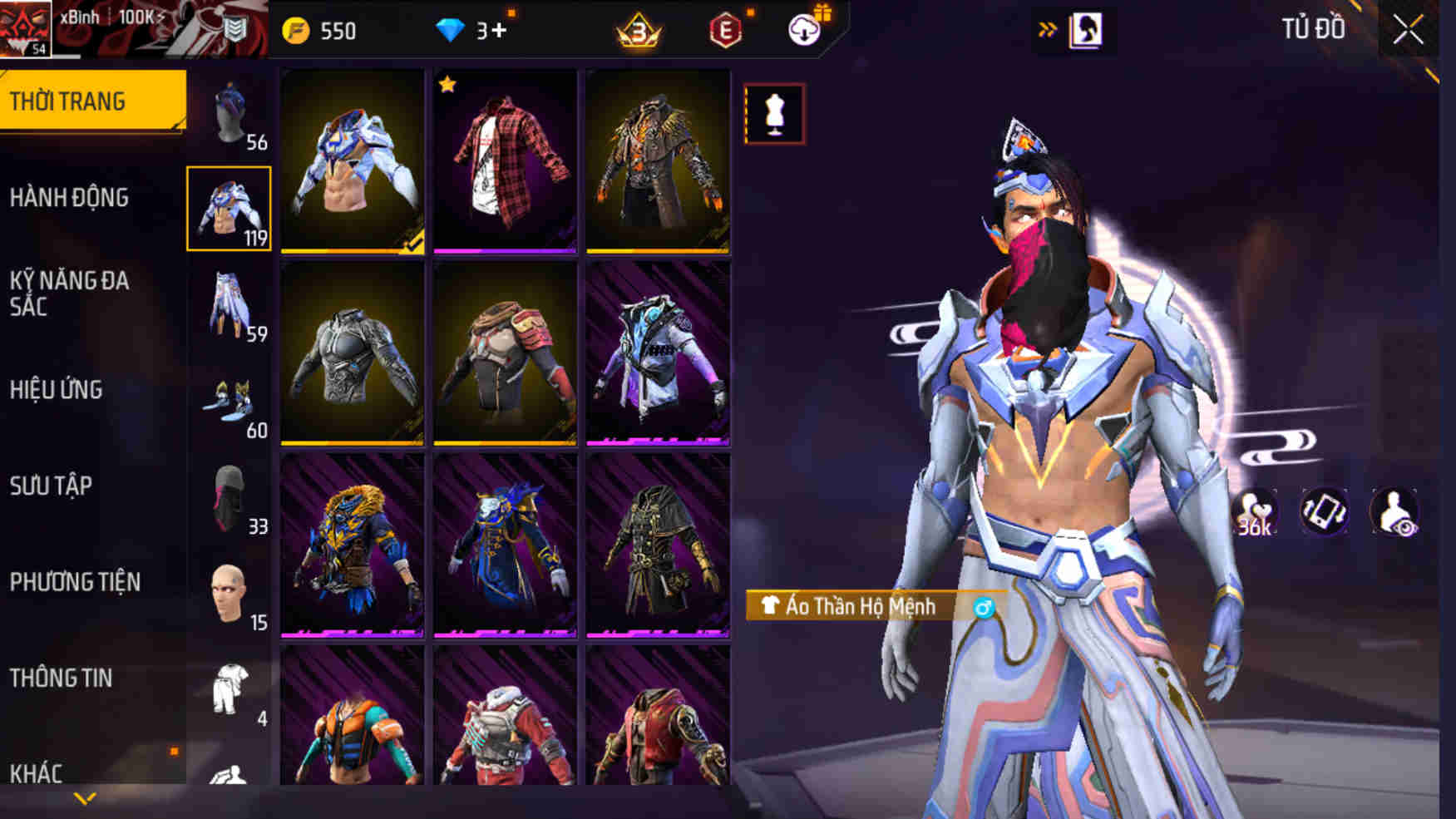Image resolution: width=1456 pixels, height=819 pixels.
Task: Open the Phương Tiện tab
Action: pyautogui.click(x=75, y=582)
